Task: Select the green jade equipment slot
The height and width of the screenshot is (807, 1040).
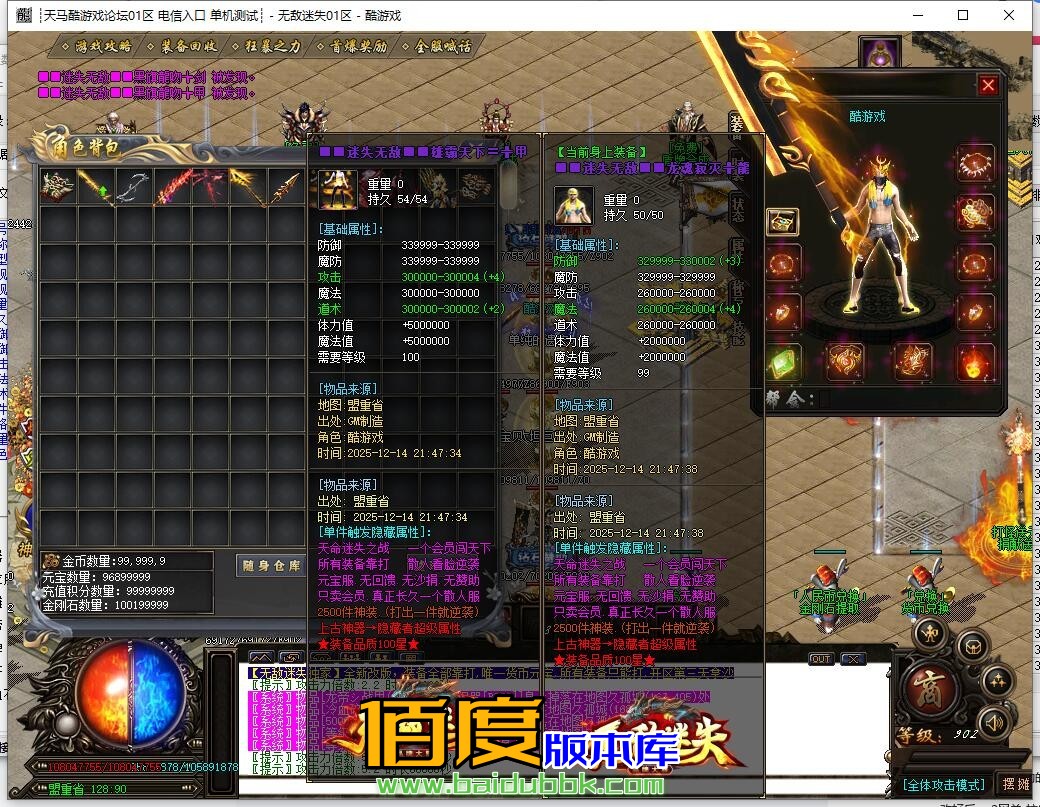Action: coord(783,362)
